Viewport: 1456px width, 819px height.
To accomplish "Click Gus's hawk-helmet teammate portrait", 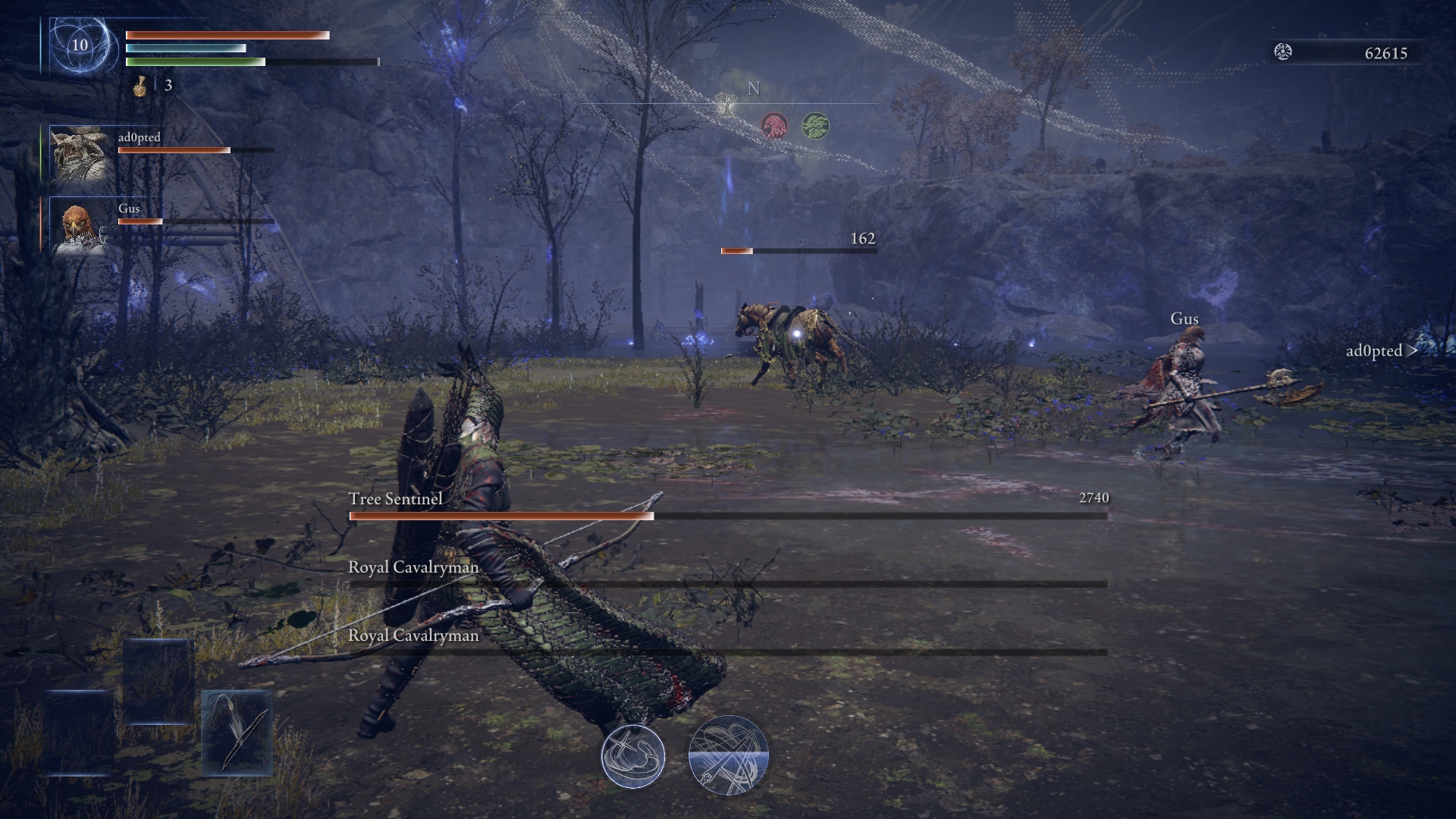I will [80, 225].
